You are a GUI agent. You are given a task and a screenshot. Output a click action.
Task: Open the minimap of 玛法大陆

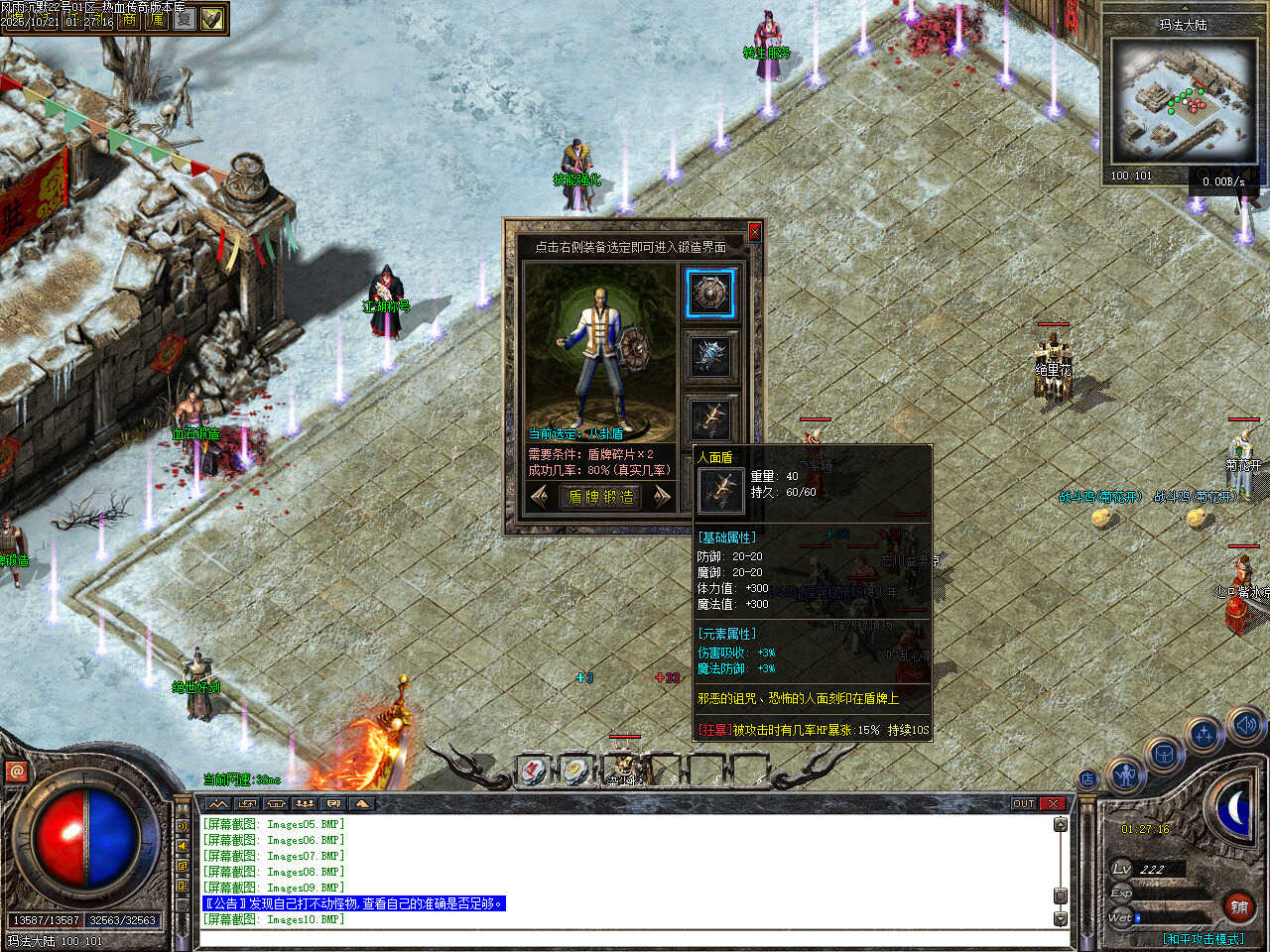pos(1182,100)
